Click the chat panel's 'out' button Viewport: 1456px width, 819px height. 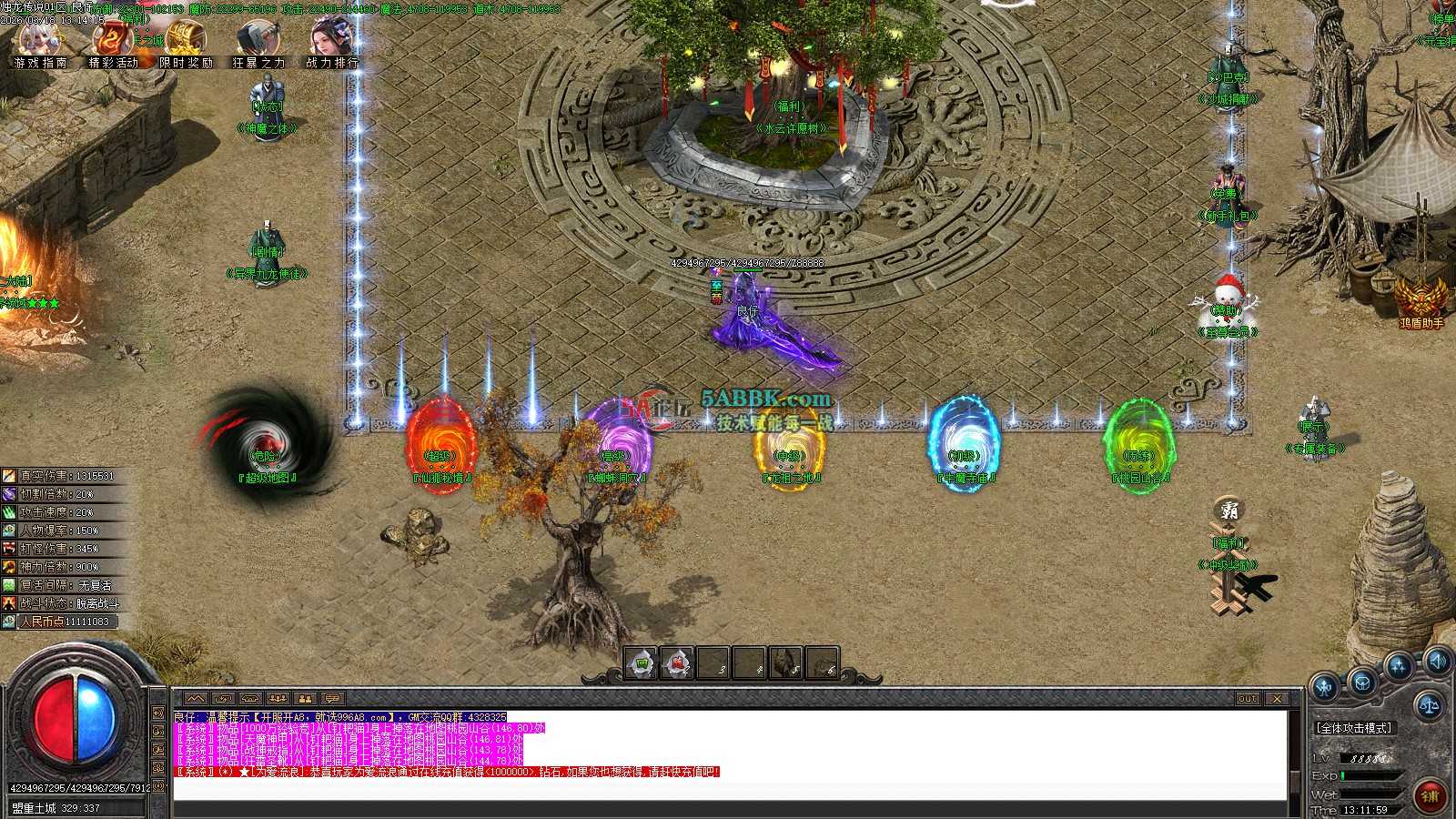1248,698
